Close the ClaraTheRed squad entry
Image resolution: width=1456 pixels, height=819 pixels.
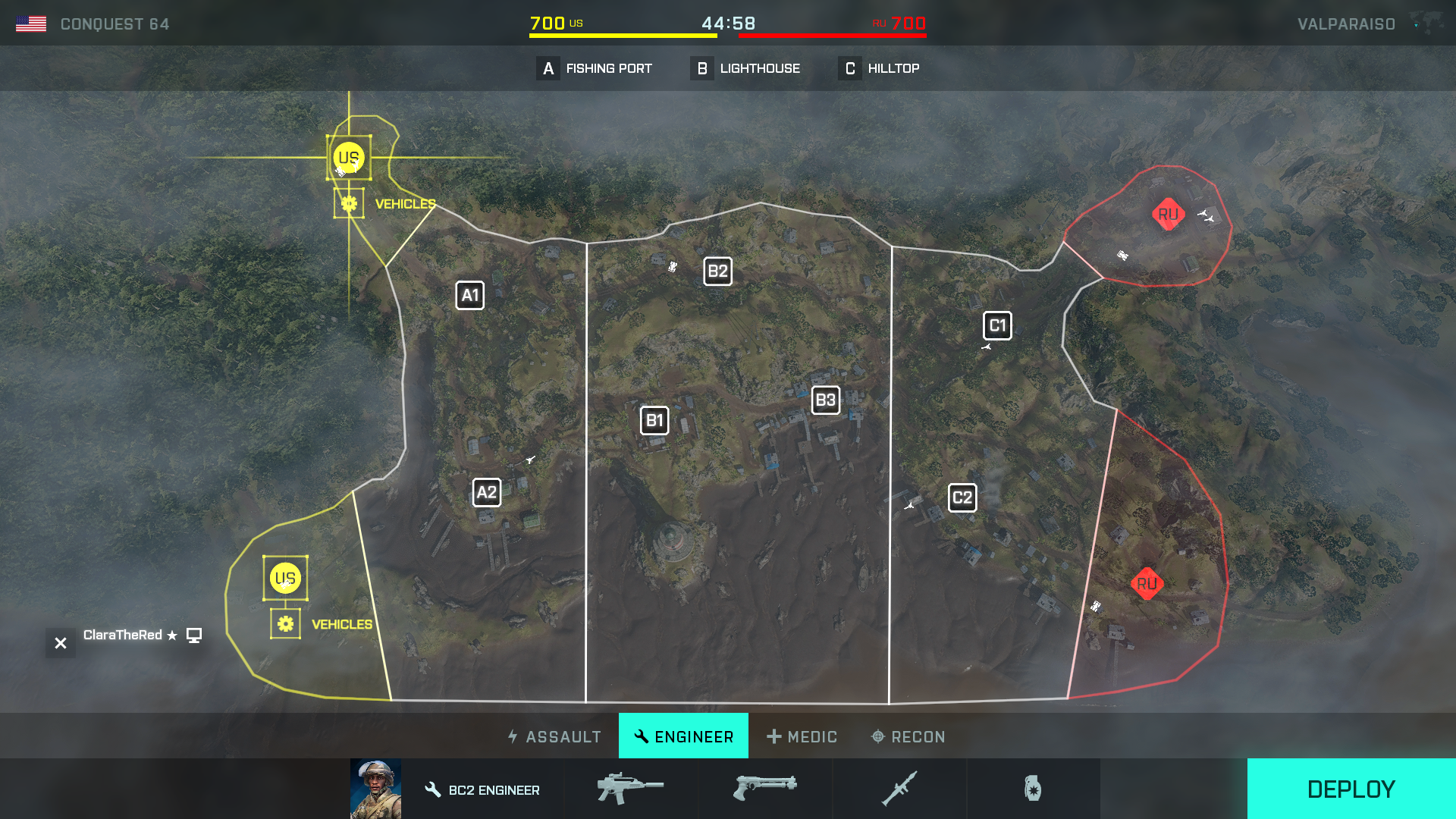[61, 643]
